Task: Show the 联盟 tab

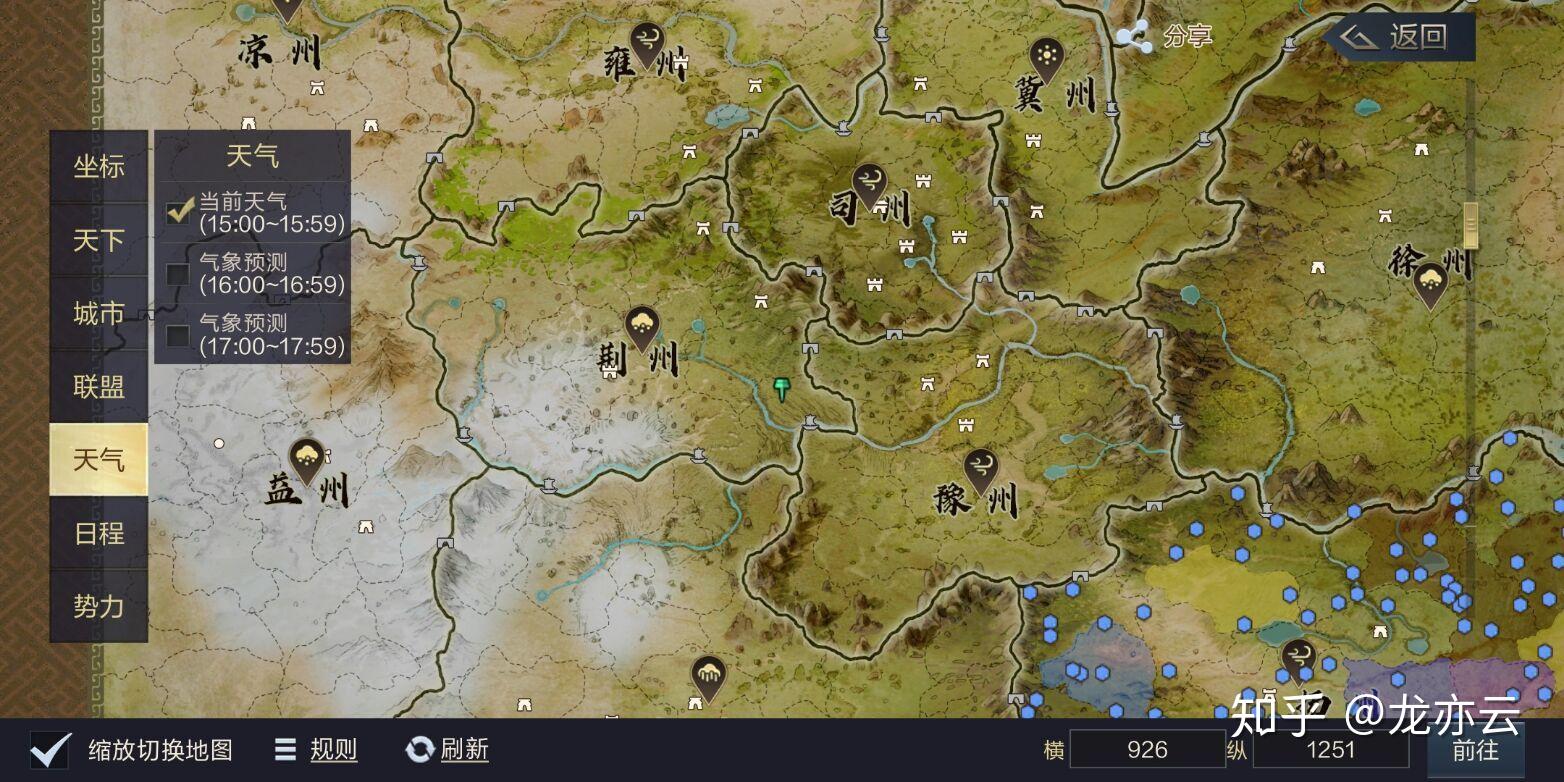Action: coord(99,387)
